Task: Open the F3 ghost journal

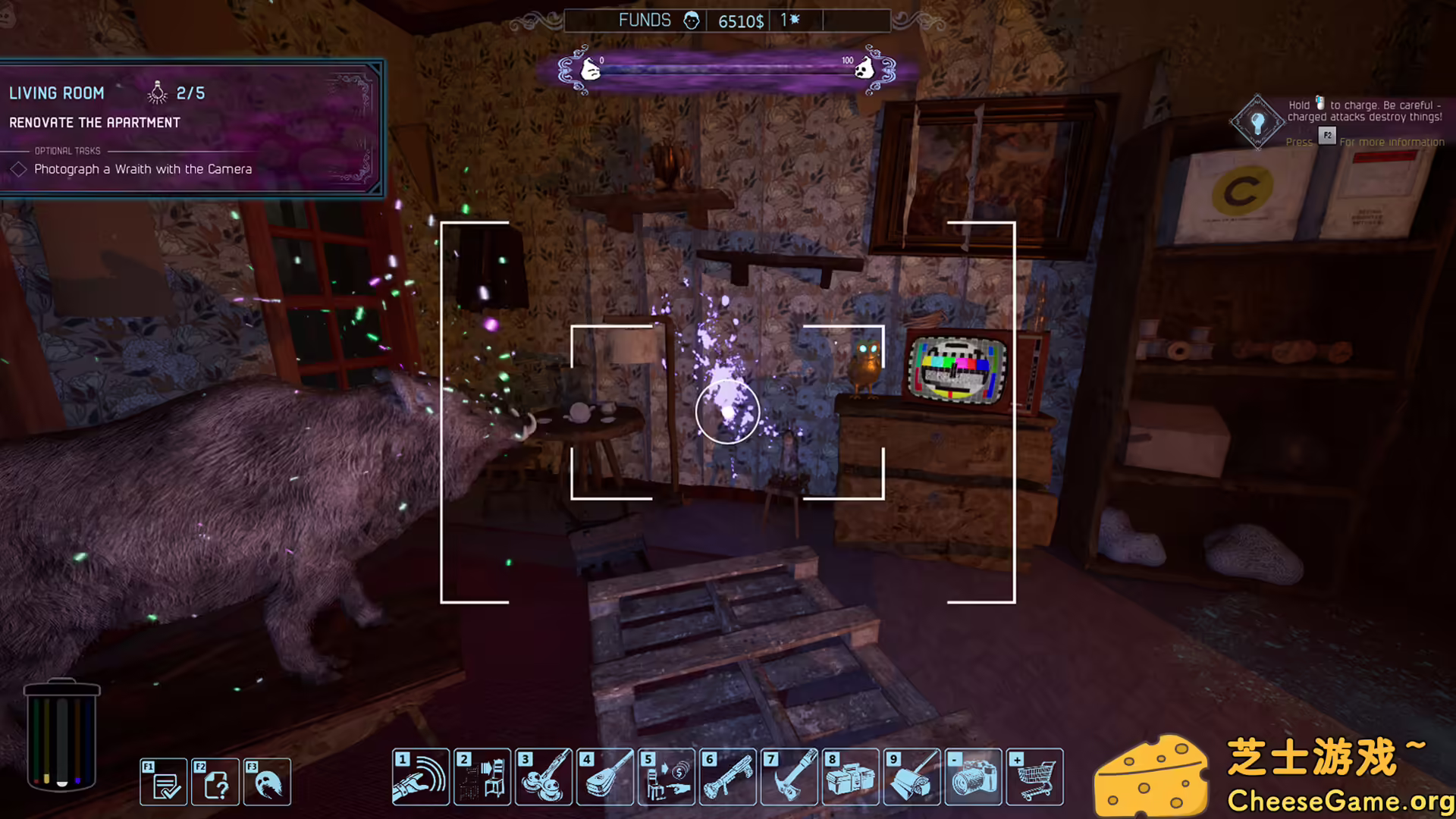Action: coord(267,782)
